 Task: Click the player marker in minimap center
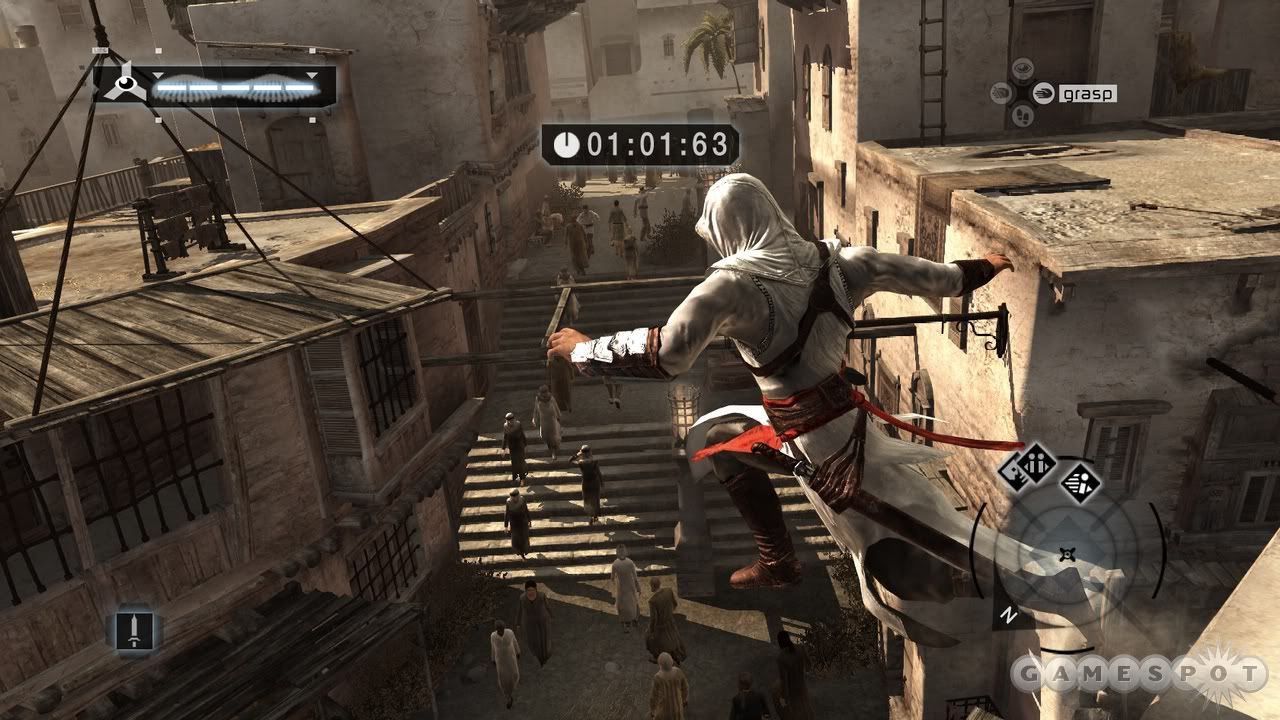(x=1068, y=554)
